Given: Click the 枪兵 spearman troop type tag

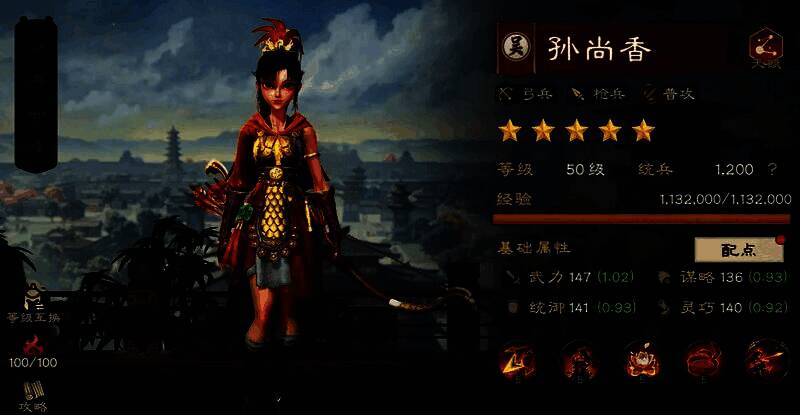Looking at the screenshot, I should point(597,94).
